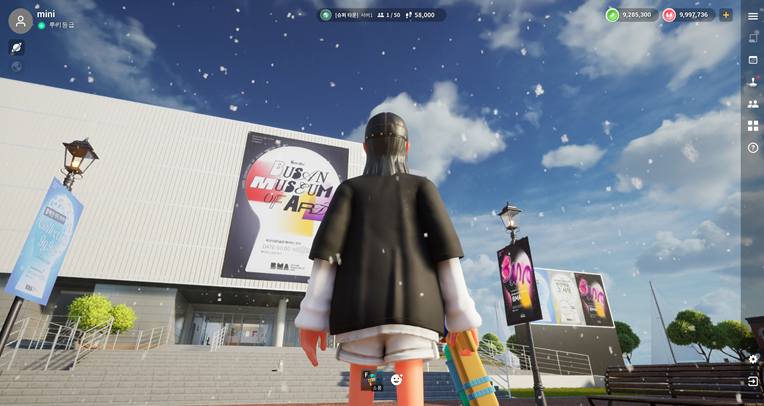The width and height of the screenshot is (764, 406).
Task: Select the planet icon under the avatar
Action: [x=16, y=47]
